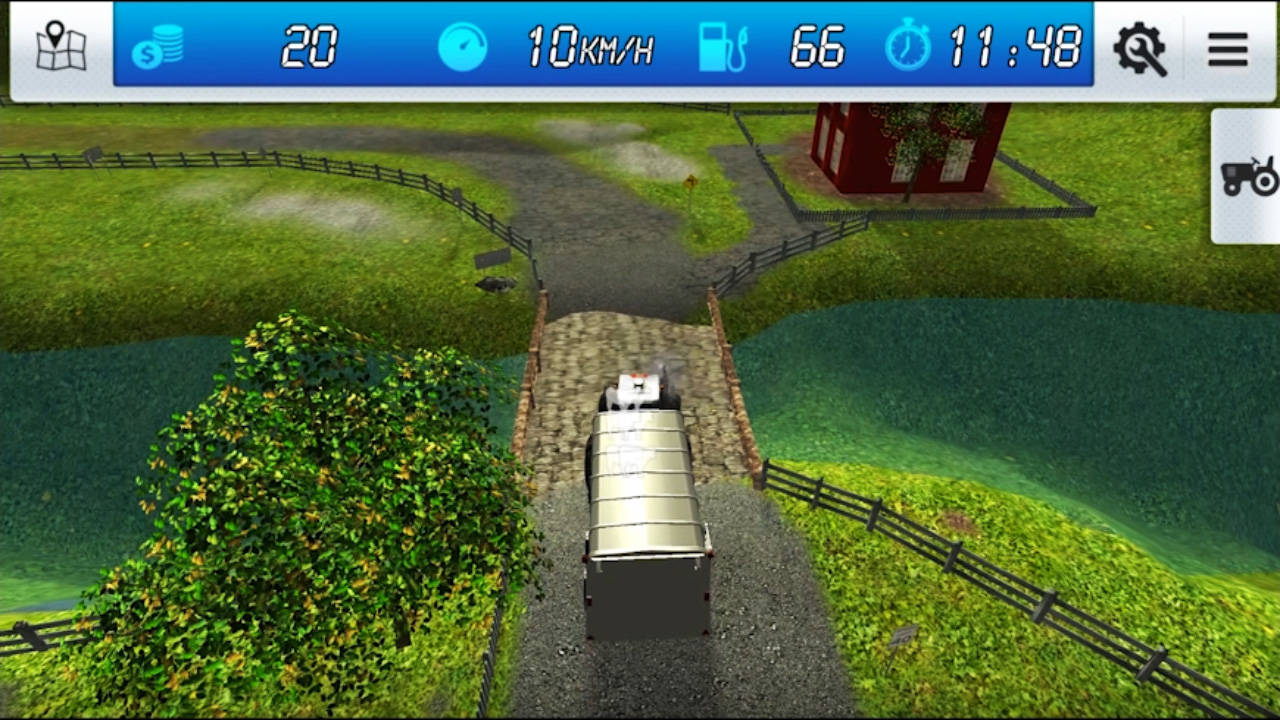Screen dimensions: 1280x720
Task: Enable vehicle switching from the tractor tab
Action: coord(1248,178)
